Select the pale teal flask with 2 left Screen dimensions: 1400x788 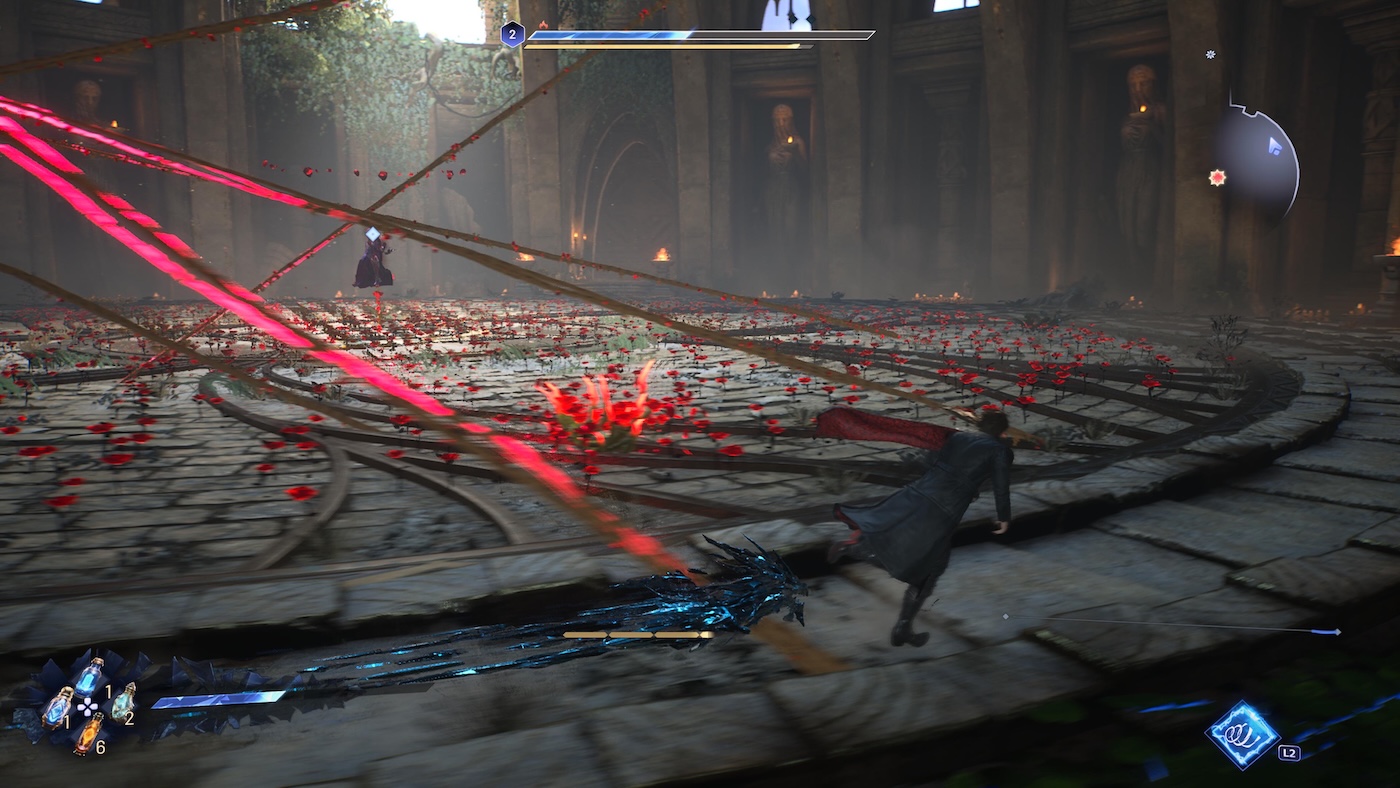click(x=122, y=701)
